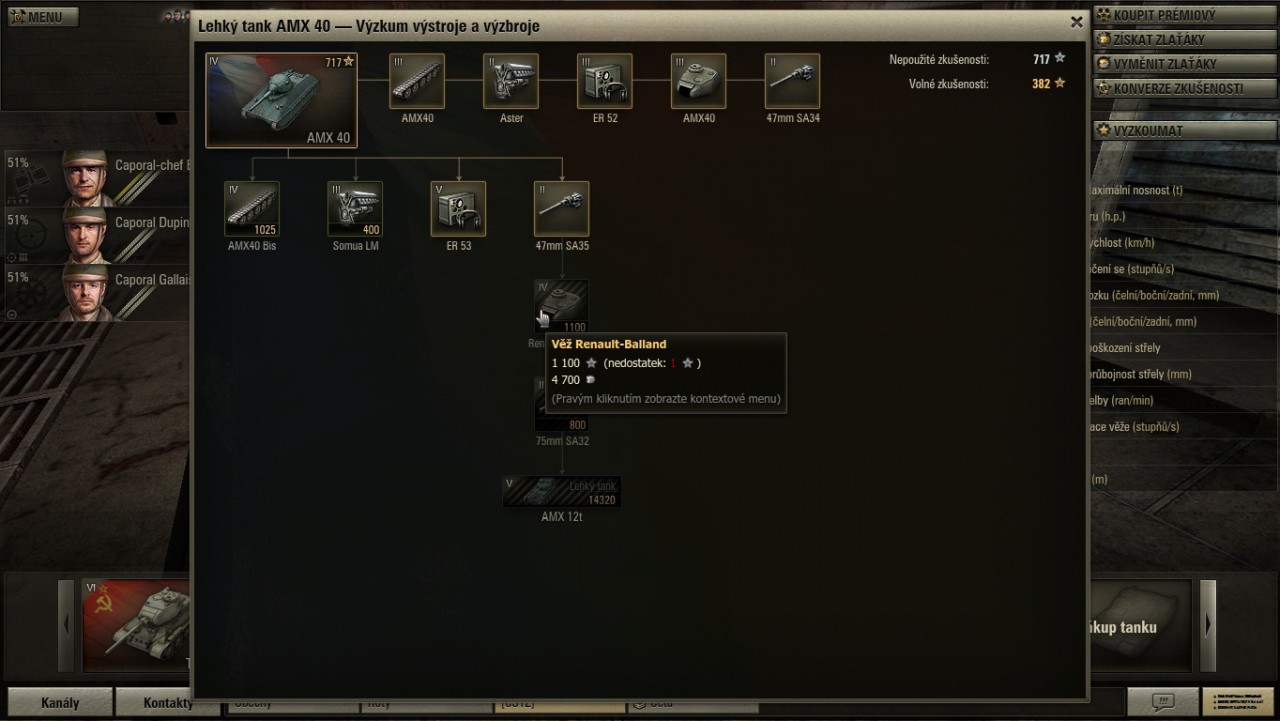The height and width of the screenshot is (721, 1280).
Task: Select the Aster engine module
Action: (511, 81)
